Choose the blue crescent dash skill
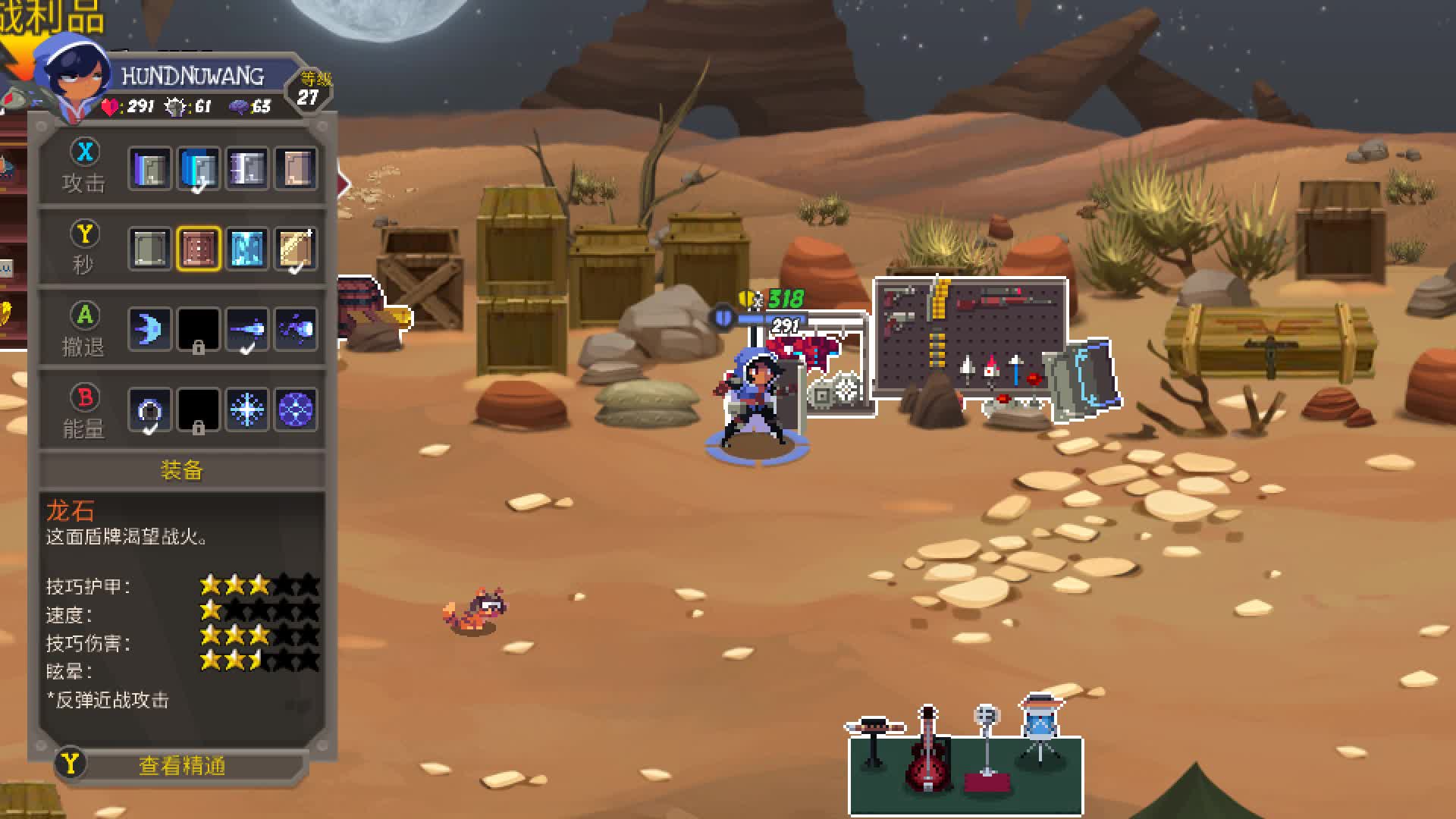Image resolution: width=1456 pixels, height=819 pixels. 149,329
